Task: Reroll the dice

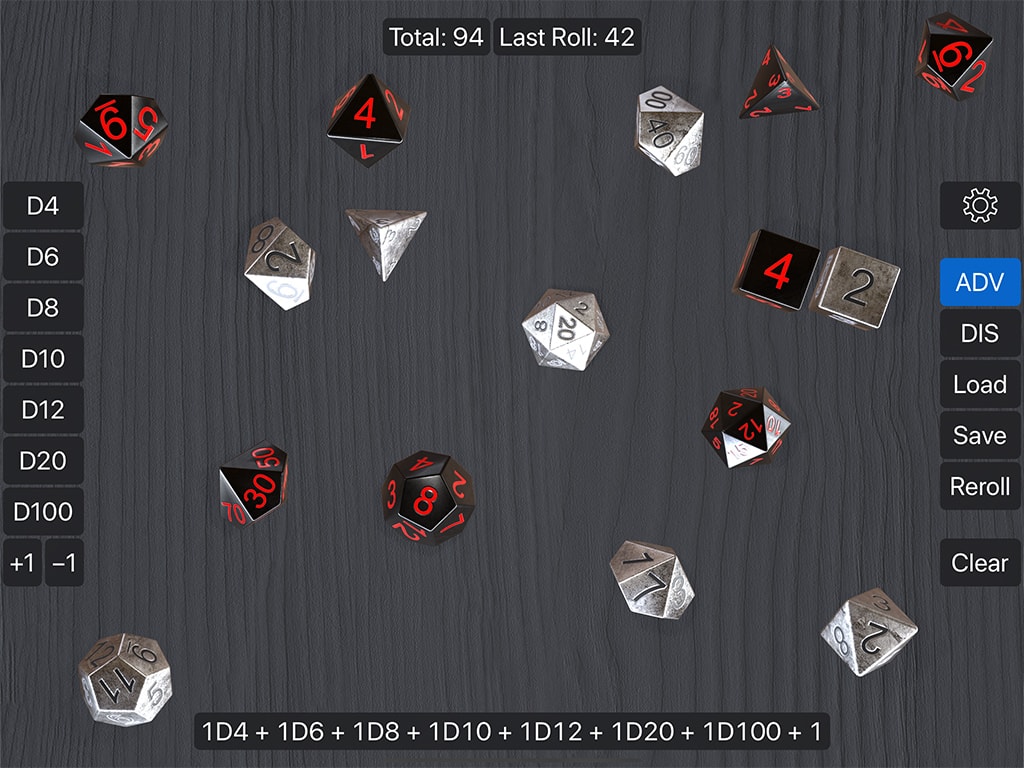Action: pyautogui.click(x=980, y=487)
